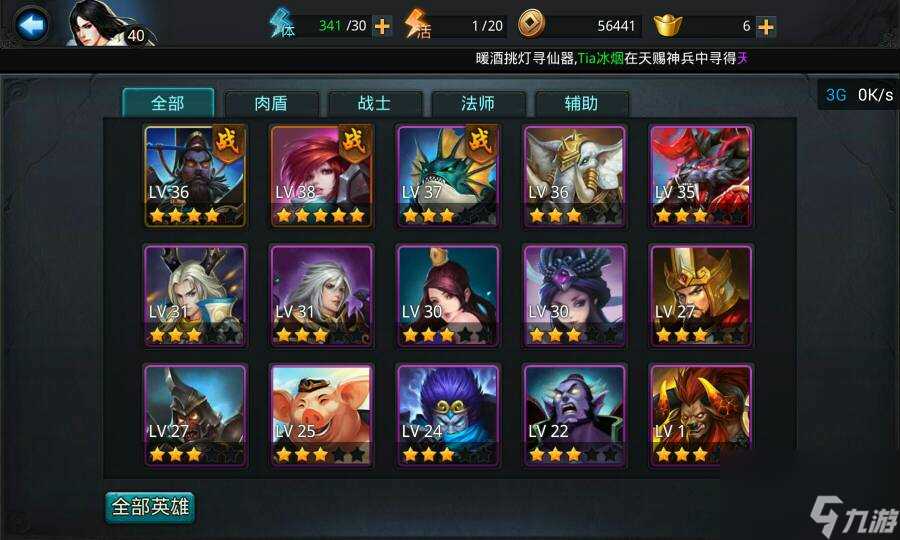Choose the LV 36 white elephant hero
Image resolution: width=900 pixels, height=540 pixels.
pos(574,175)
